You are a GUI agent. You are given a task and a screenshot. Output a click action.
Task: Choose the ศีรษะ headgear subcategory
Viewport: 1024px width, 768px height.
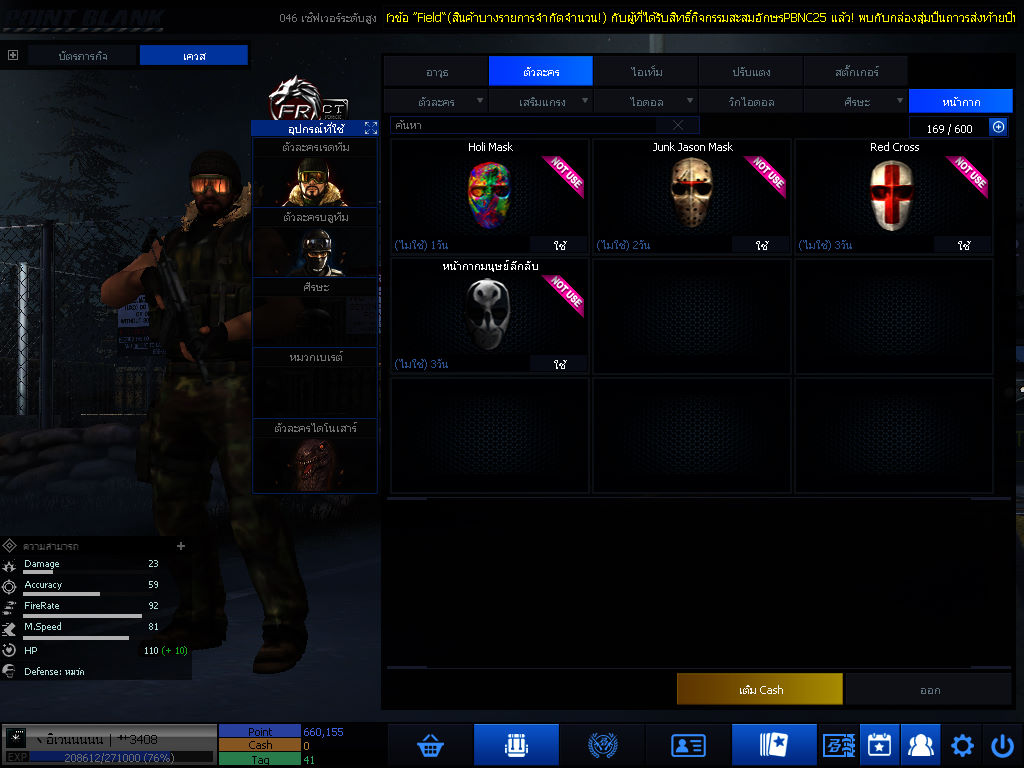[856, 102]
